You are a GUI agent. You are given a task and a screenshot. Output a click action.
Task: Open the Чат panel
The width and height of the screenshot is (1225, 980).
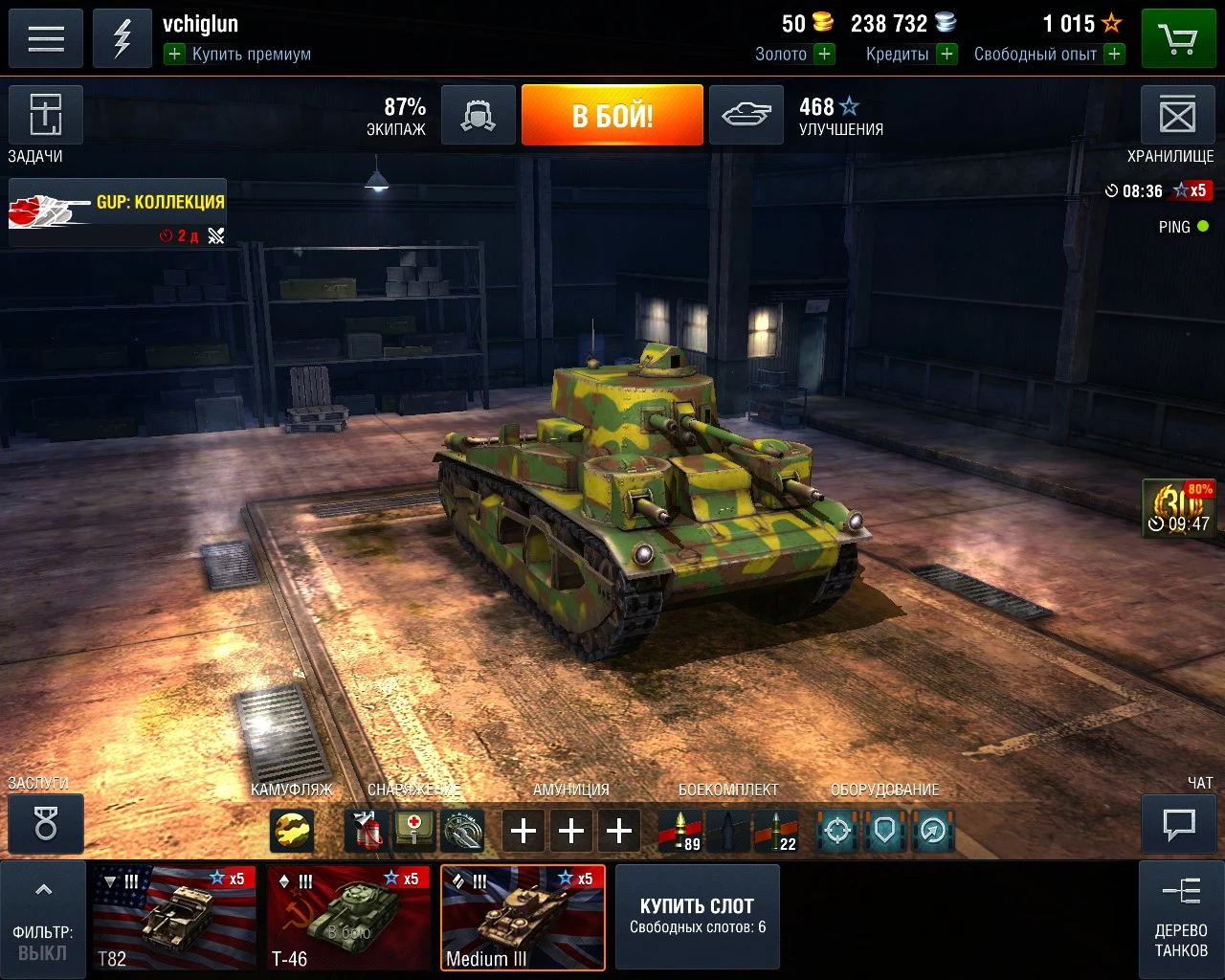(x=1178, y=824)
